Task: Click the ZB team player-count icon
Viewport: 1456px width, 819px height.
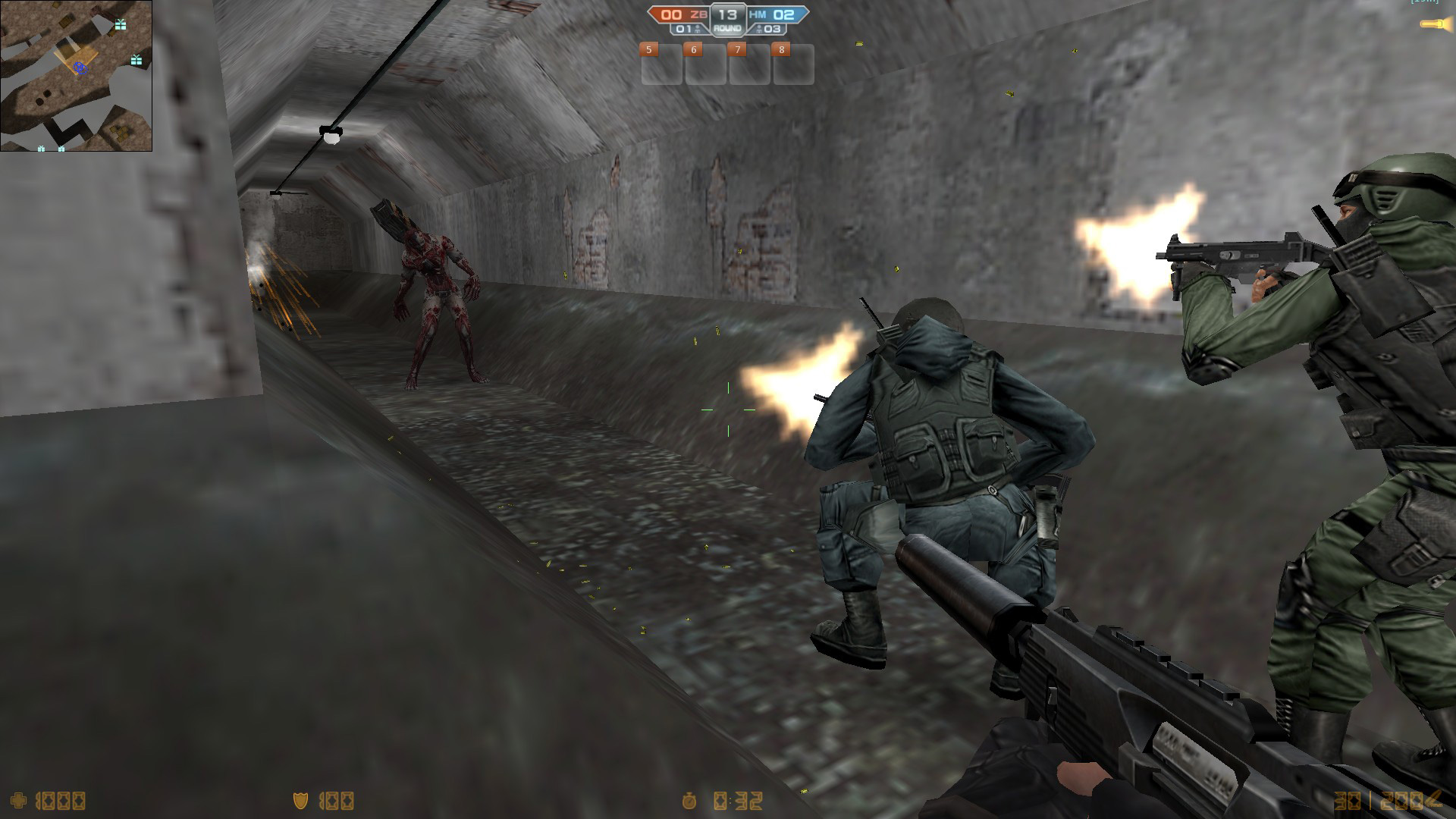Action: point(697,28)
